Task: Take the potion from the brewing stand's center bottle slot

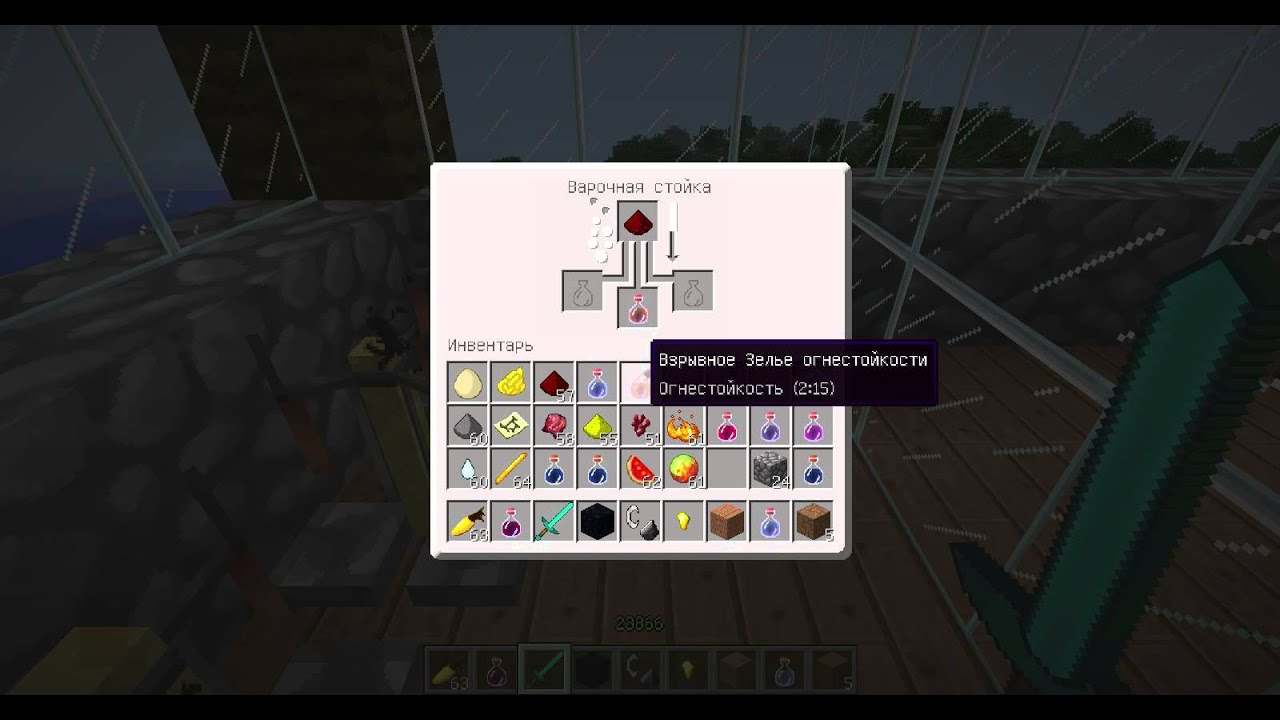Action: tap(638, 308)
